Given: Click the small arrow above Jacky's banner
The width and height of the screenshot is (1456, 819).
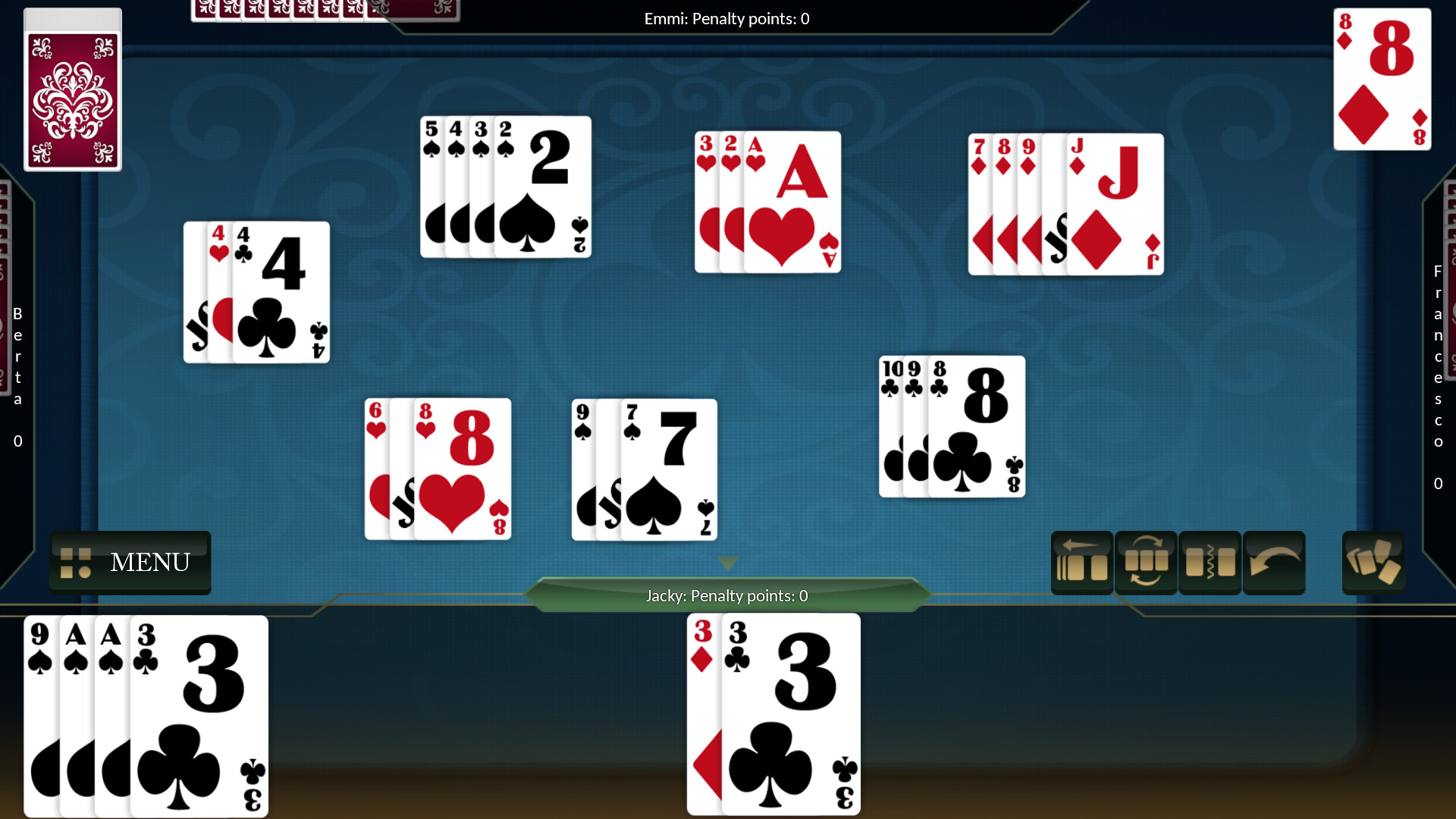Looking at the screenshot, I should 726,564.
